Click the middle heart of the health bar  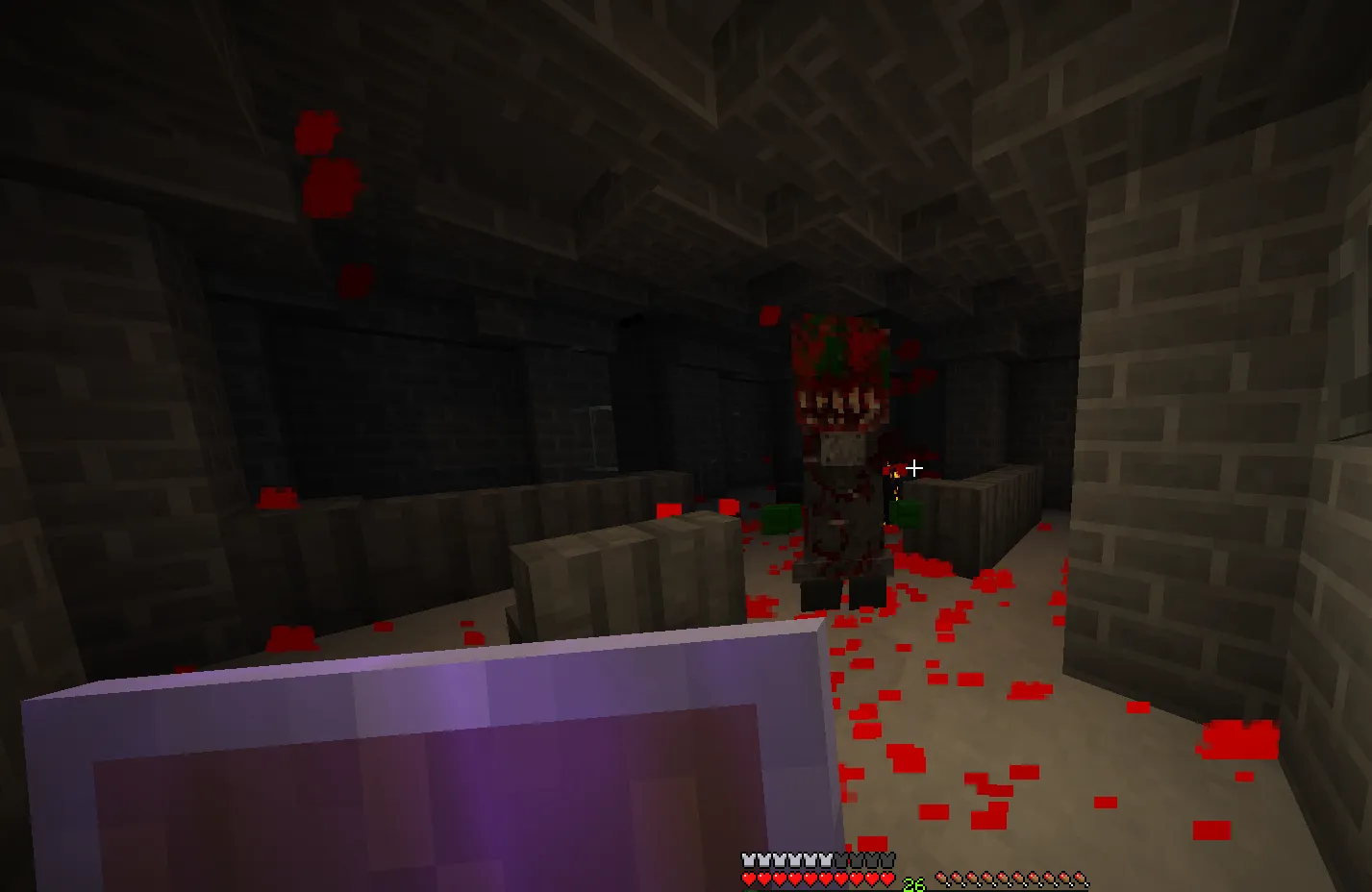tap(811, 878)
